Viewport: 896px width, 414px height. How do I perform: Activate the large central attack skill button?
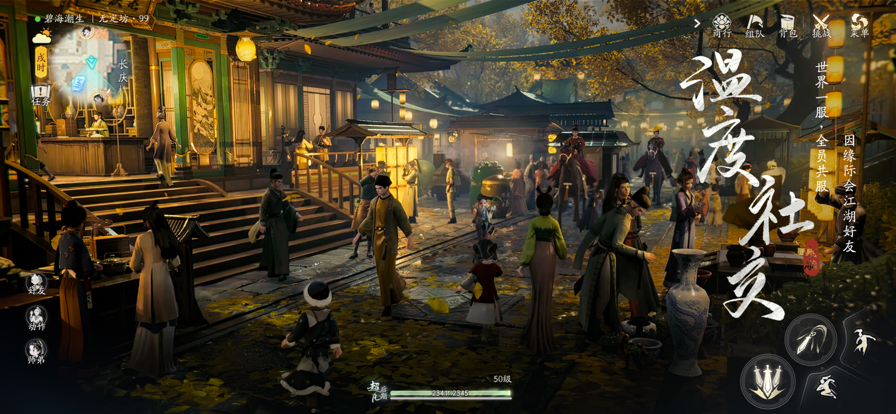(768, 381)
